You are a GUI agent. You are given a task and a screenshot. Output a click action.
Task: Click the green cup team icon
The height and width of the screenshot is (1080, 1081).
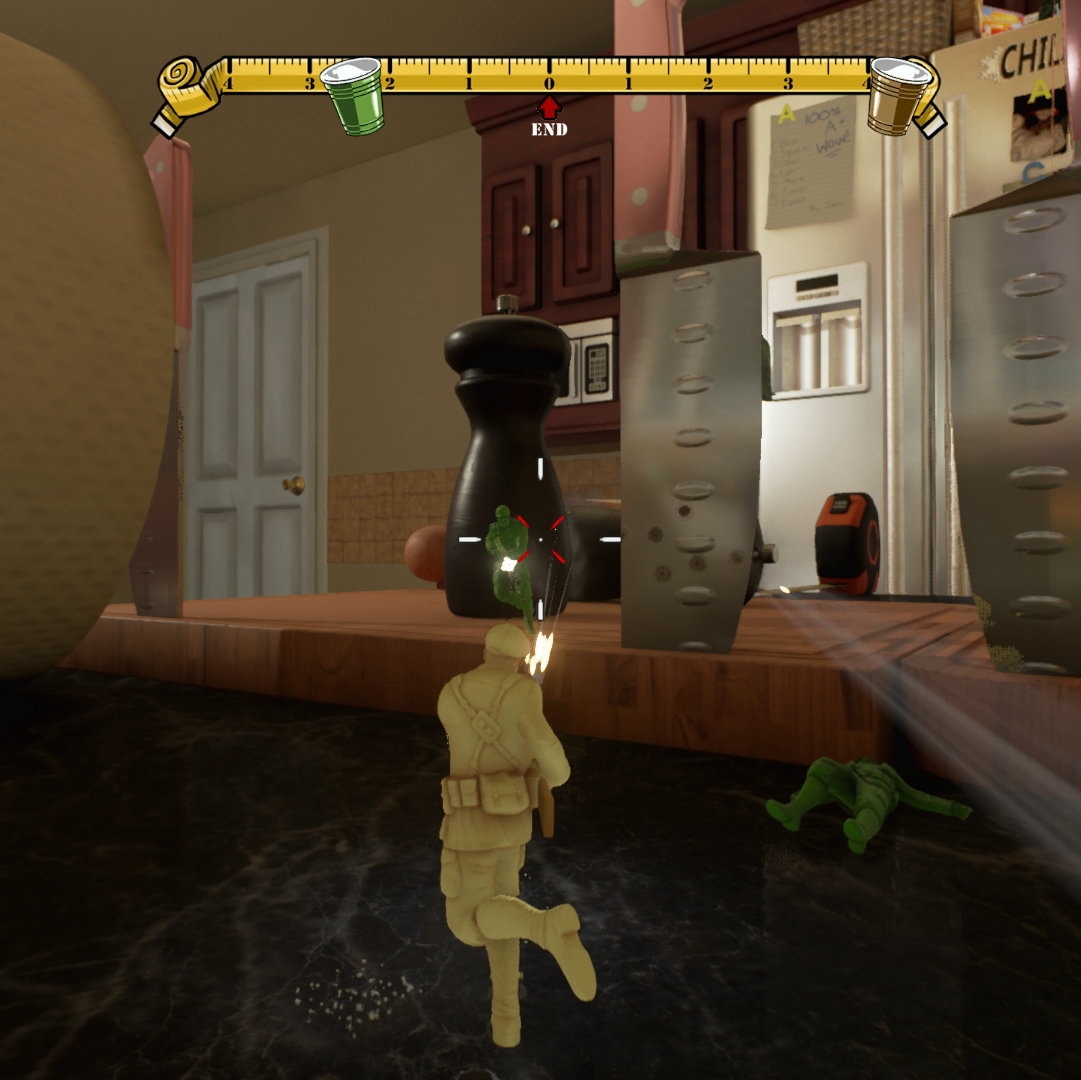point(352,95)
